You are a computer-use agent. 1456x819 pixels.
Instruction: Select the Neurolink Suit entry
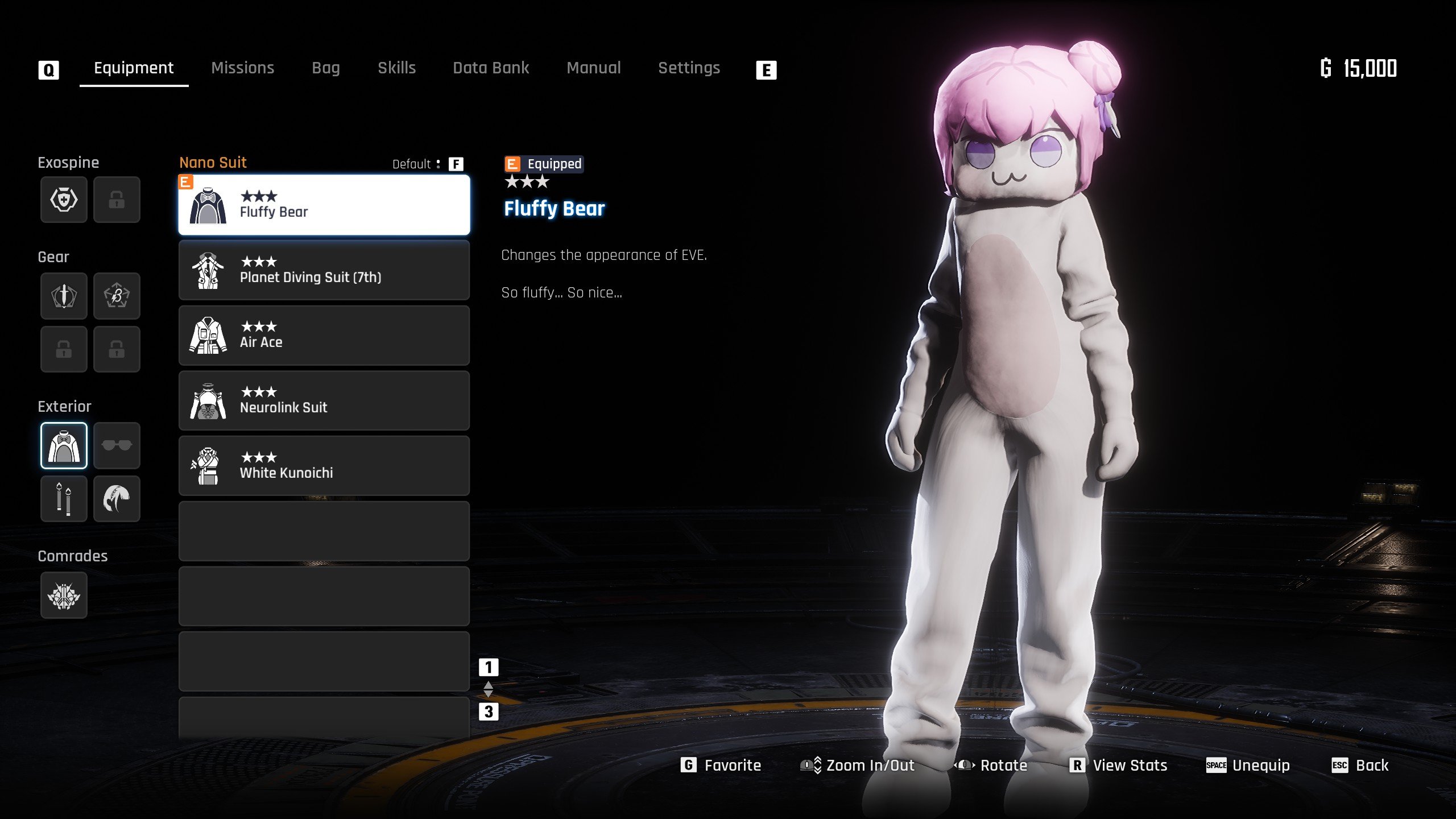324,401
